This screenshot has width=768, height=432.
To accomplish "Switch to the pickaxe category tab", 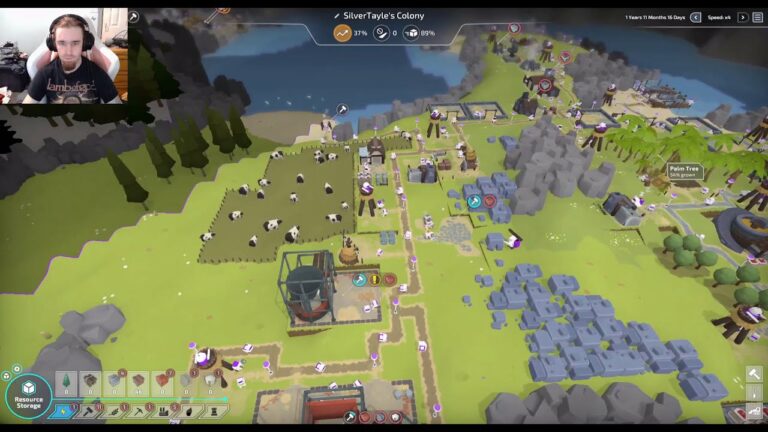I will coord(138,412).
